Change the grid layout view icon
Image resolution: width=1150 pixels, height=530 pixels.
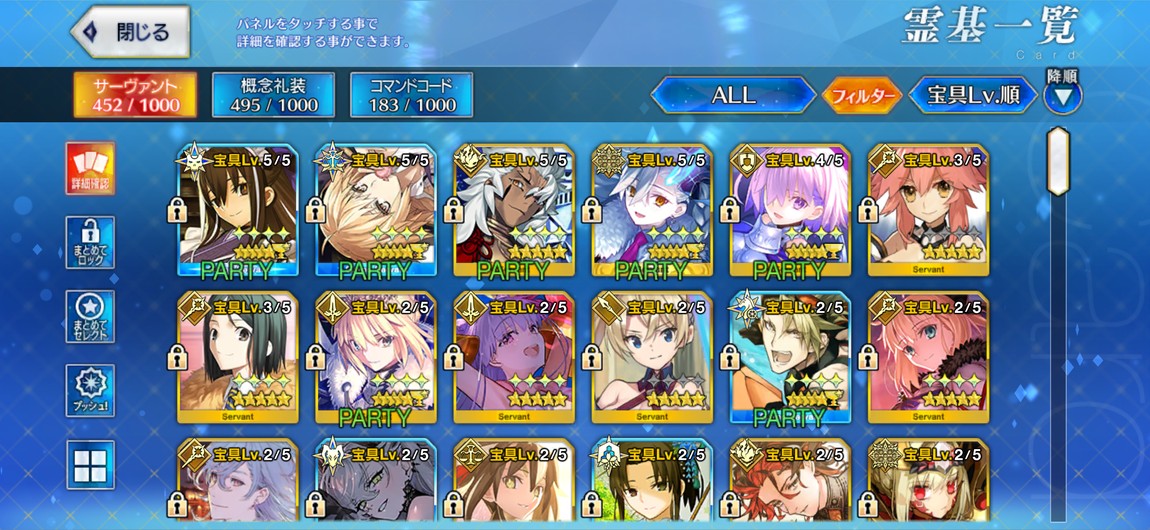[x=90, y=464]
